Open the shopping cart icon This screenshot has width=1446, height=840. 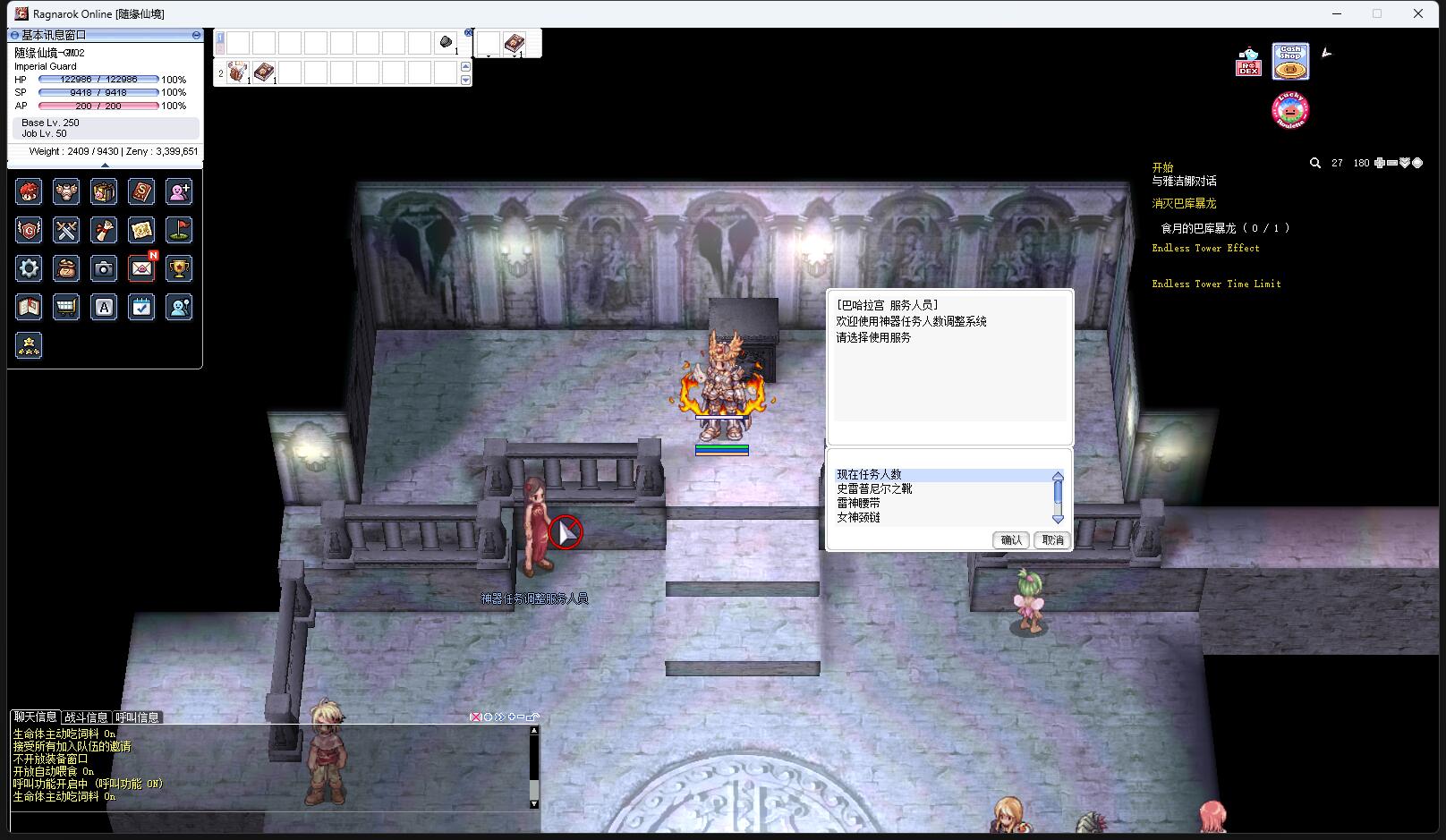[x=66, y=307]
